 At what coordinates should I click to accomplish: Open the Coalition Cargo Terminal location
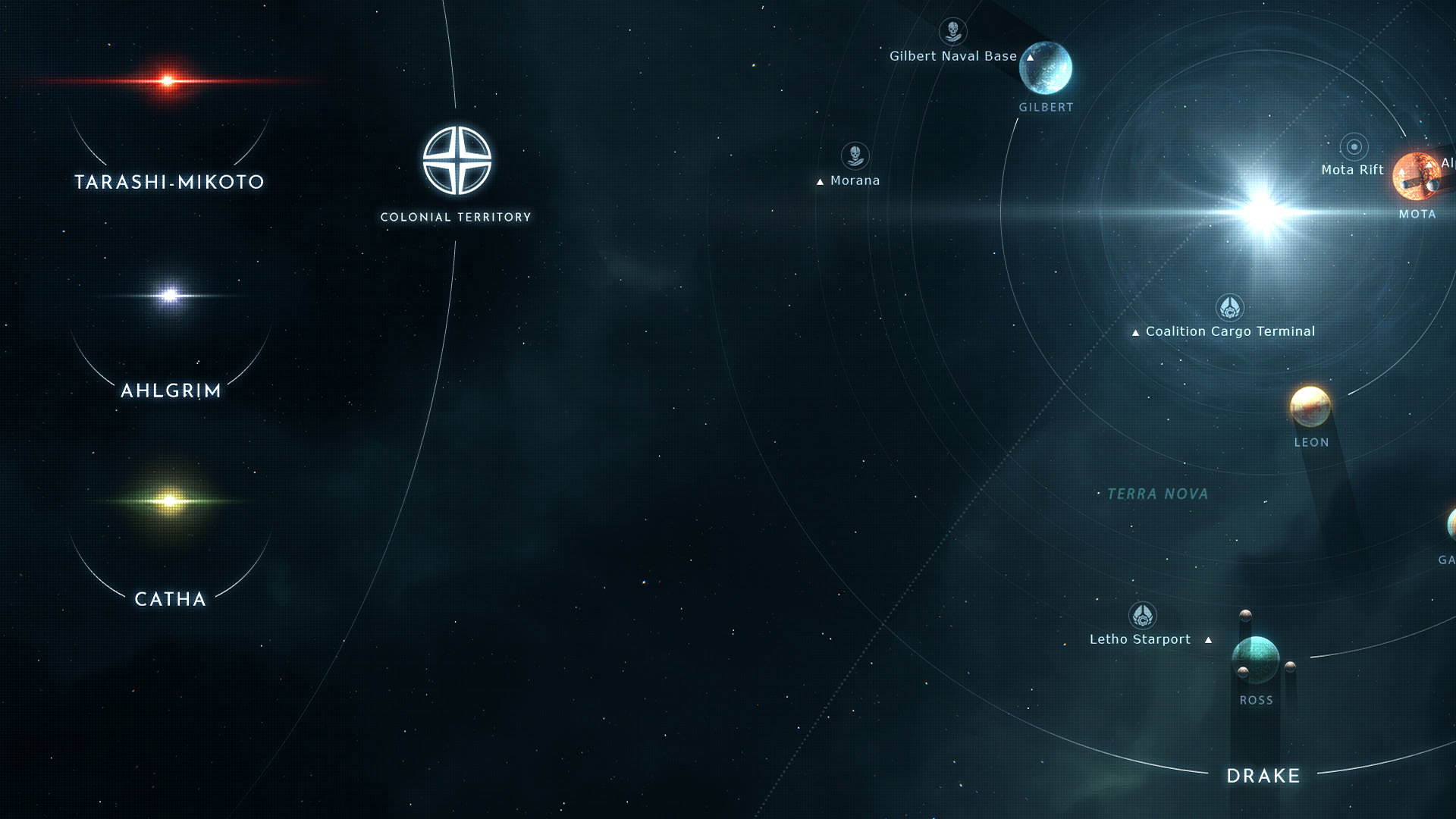click(x=1229, y=308)
